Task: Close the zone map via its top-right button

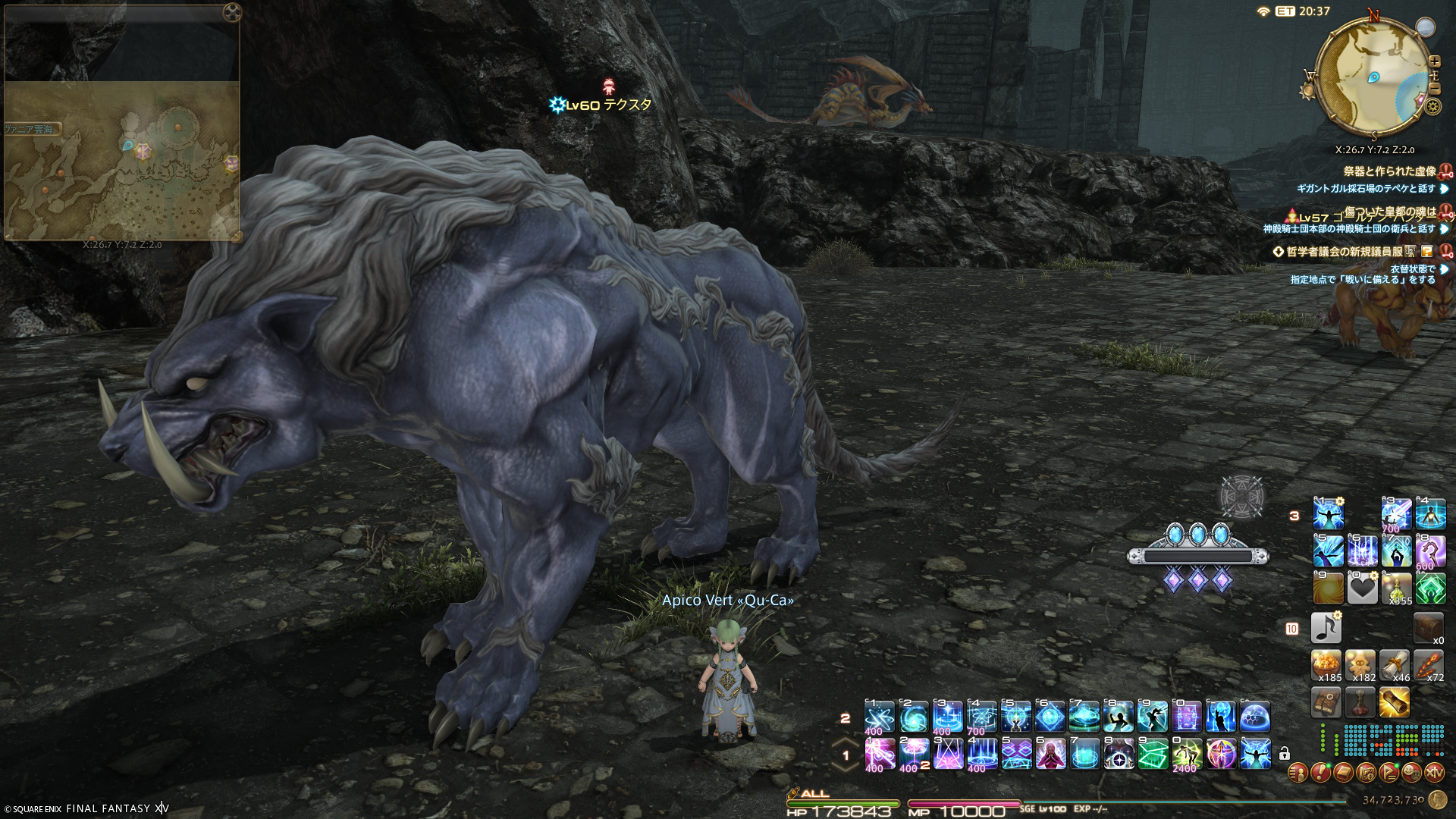Action: pos(233,11)
